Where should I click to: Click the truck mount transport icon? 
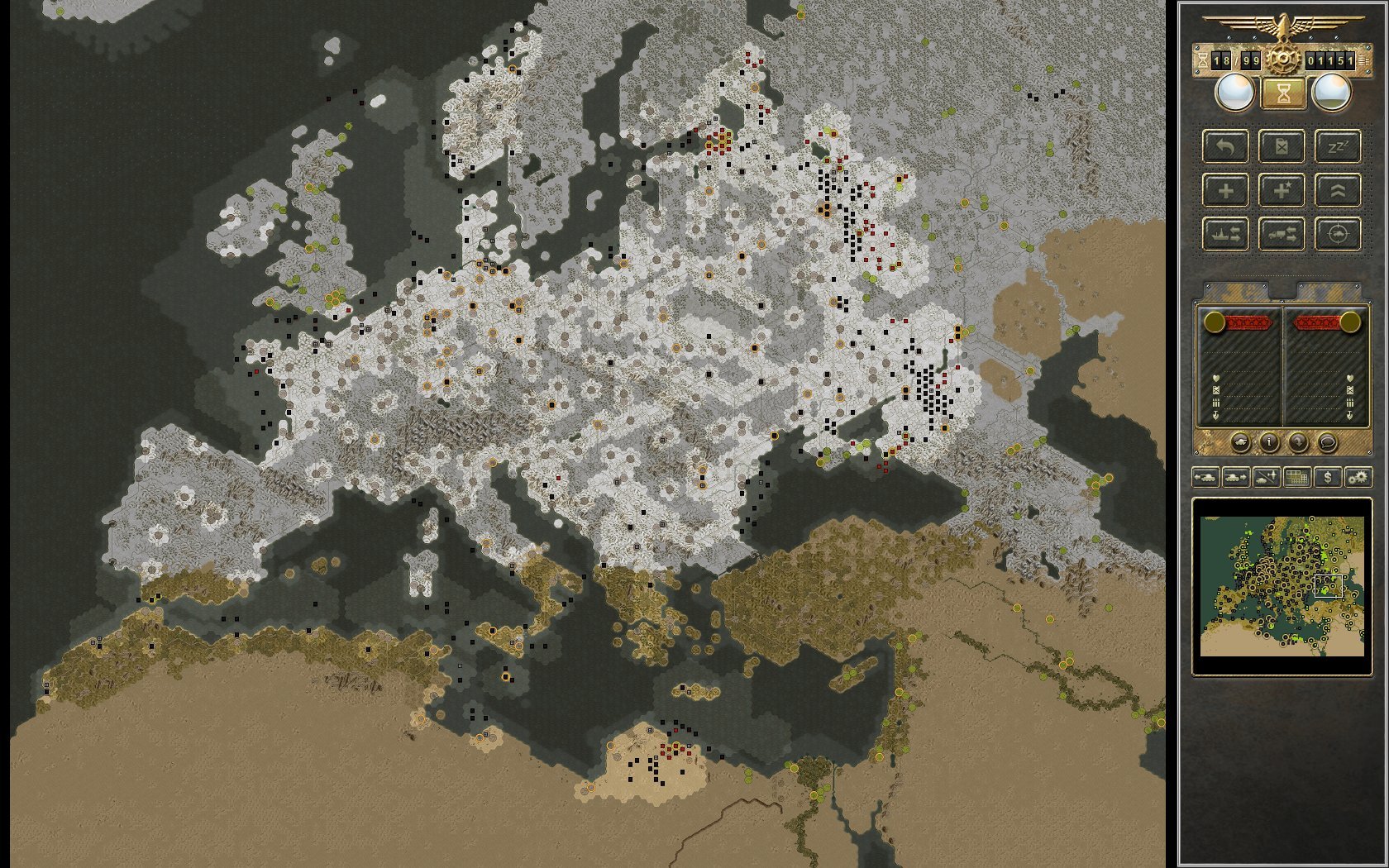pyautogui.click(x=1282, y=234)
